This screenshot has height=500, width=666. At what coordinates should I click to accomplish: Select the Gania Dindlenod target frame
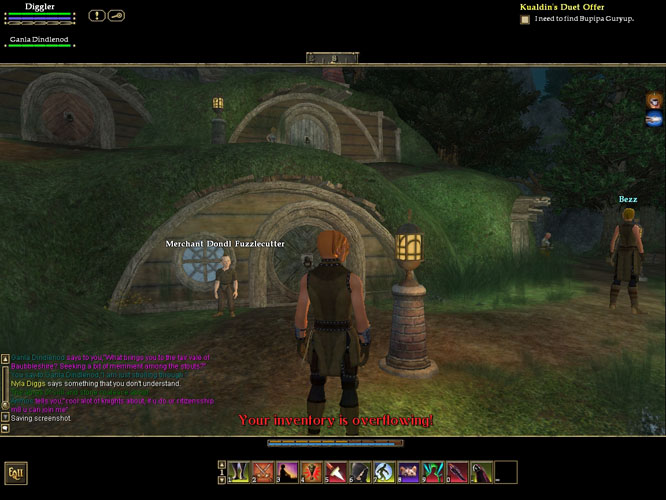pos(40,41)
